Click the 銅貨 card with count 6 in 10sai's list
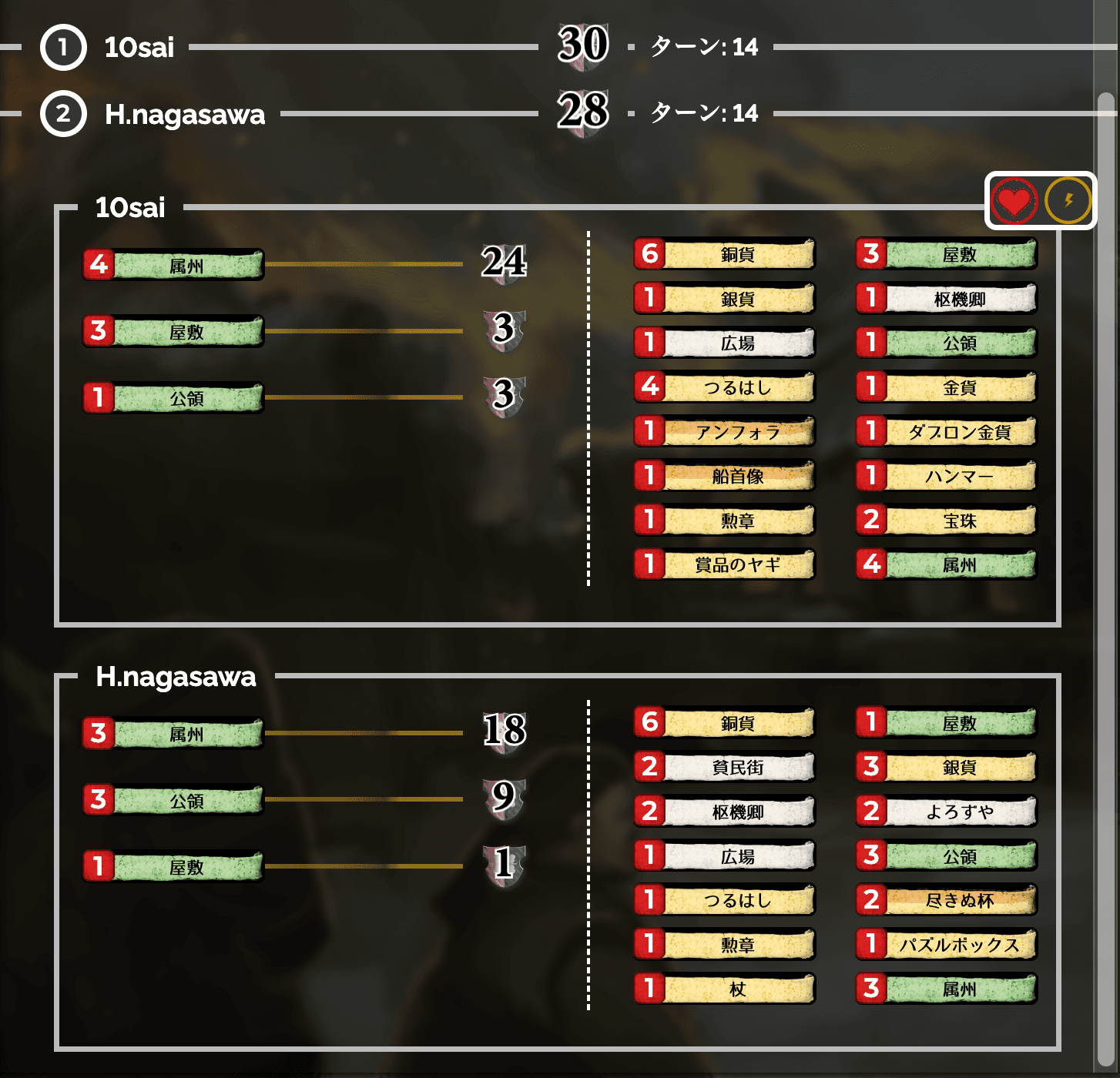This screenshot has height=1078, width=1120. pyautogui.click(x=724, y=254)
